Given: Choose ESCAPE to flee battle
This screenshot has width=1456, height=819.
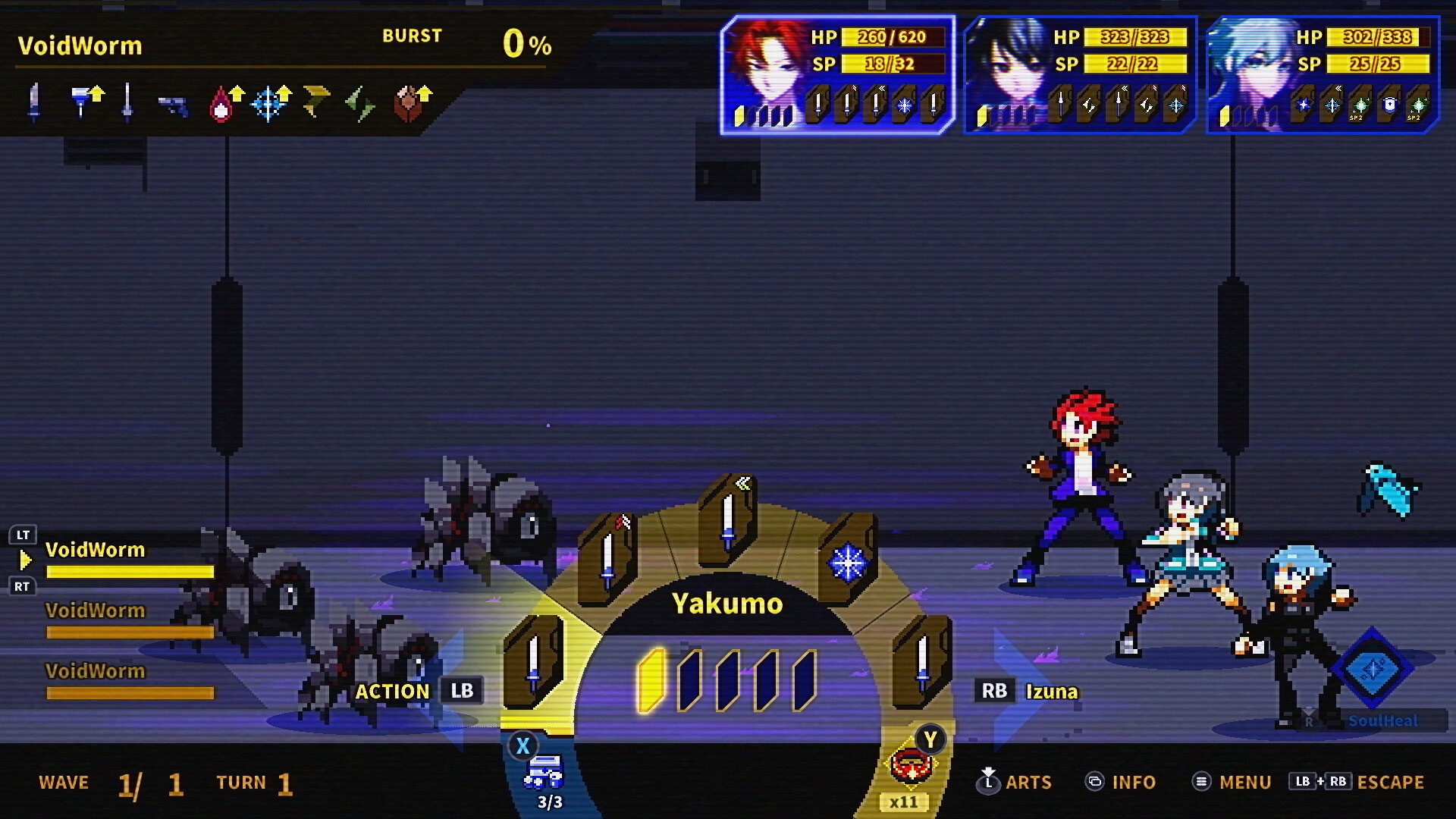Looking at the screenshot, I should point(1357,782).
